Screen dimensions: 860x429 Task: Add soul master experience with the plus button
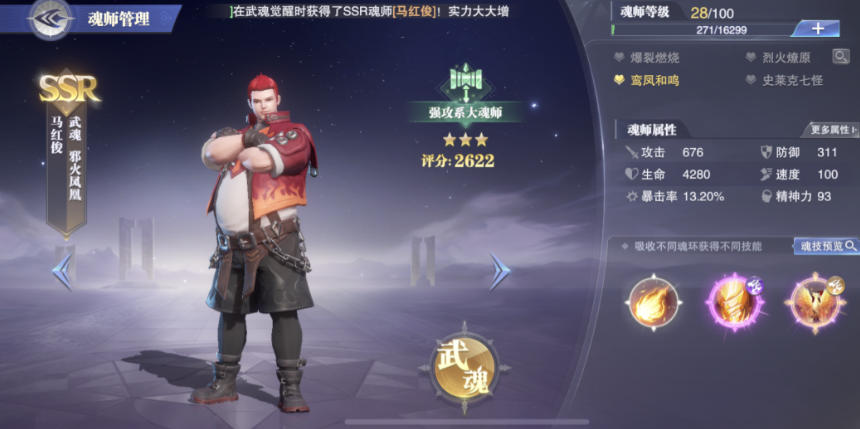click(x=817, y=28)
